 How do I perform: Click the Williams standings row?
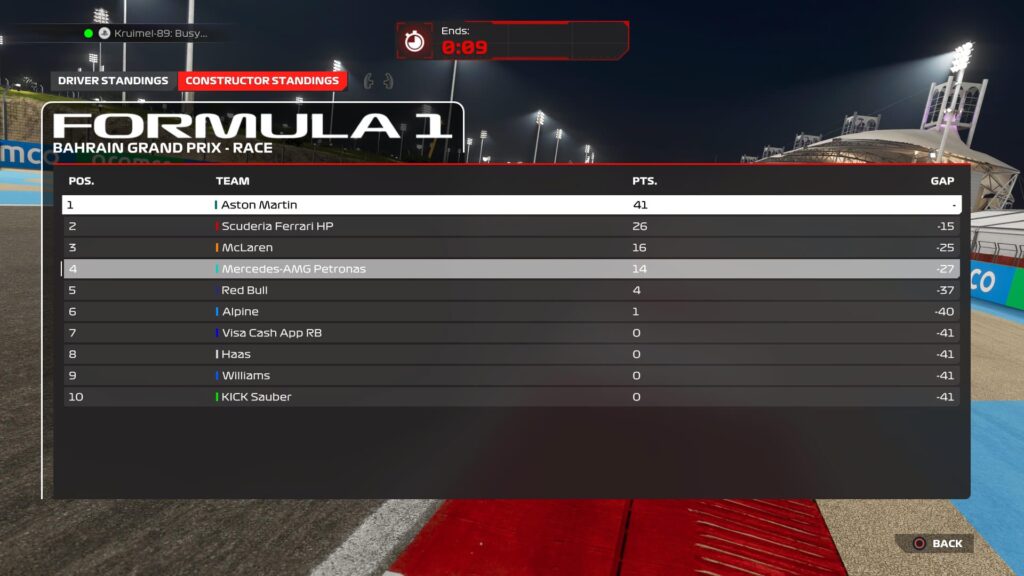[510, 376]
